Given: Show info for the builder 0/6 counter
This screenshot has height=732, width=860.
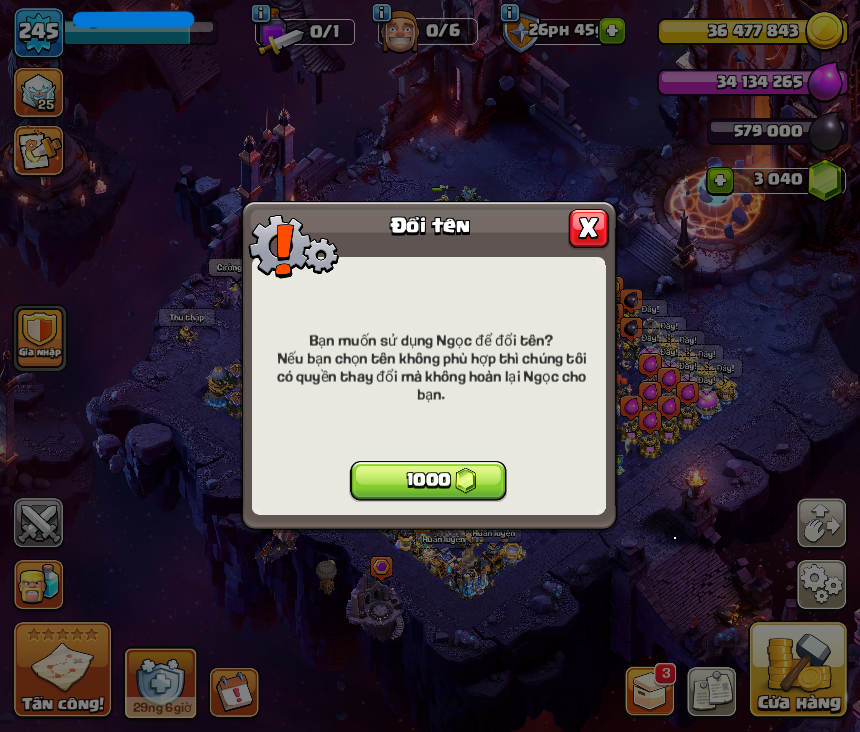Looking at the screenshot, I should point(381,13).
